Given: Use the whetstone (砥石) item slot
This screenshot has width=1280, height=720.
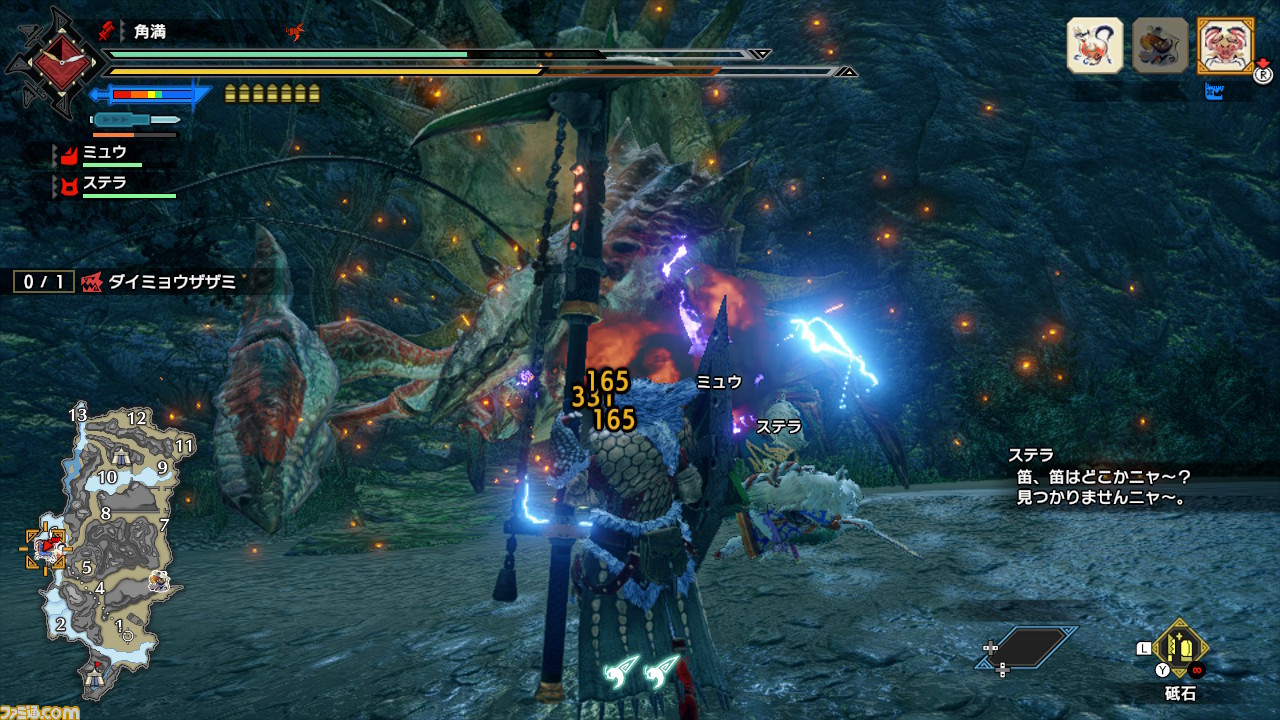Looking at the screenshot, I should tap(1181, 649).
